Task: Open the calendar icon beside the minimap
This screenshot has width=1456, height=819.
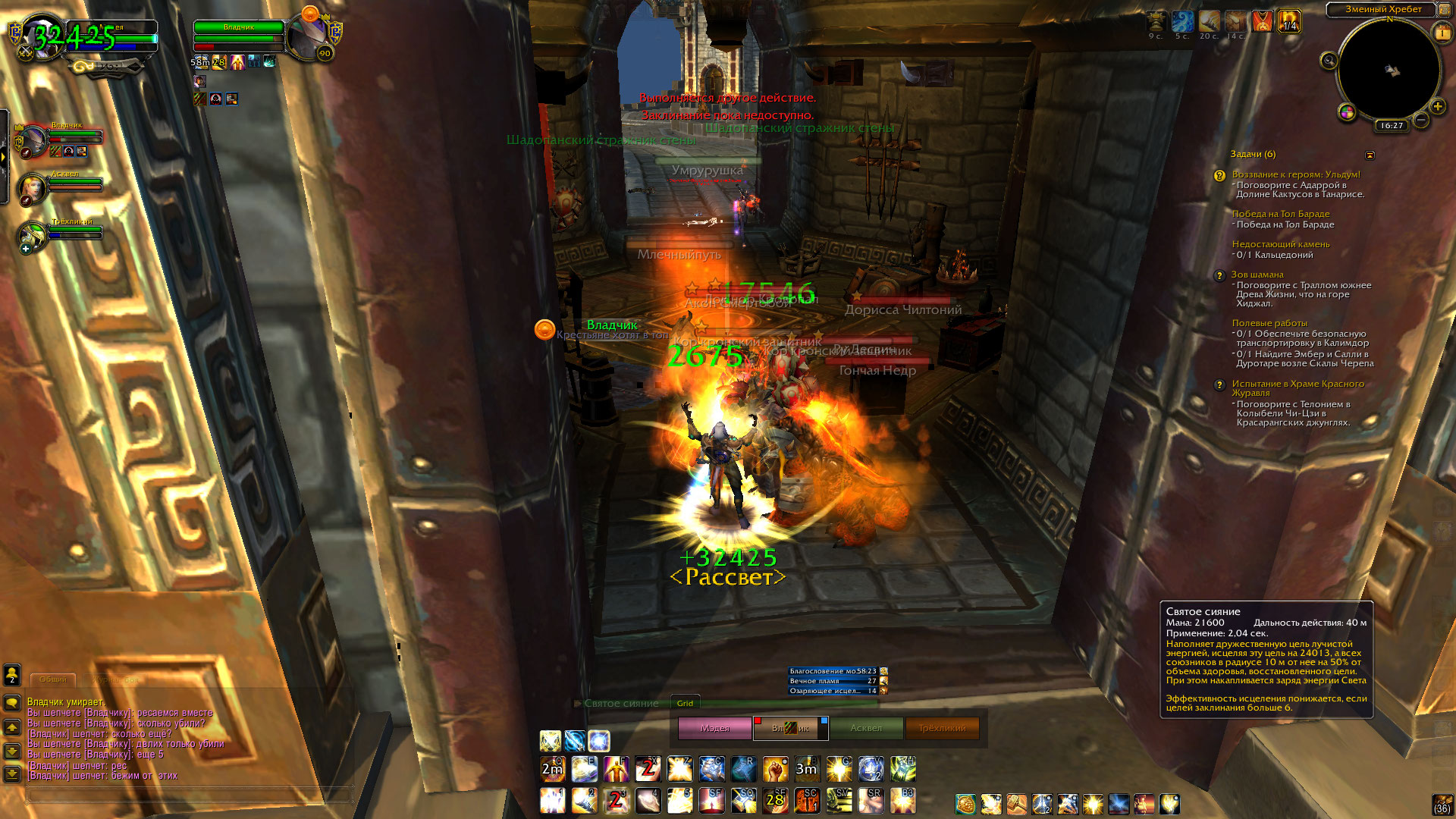Action: point(1442,33)
